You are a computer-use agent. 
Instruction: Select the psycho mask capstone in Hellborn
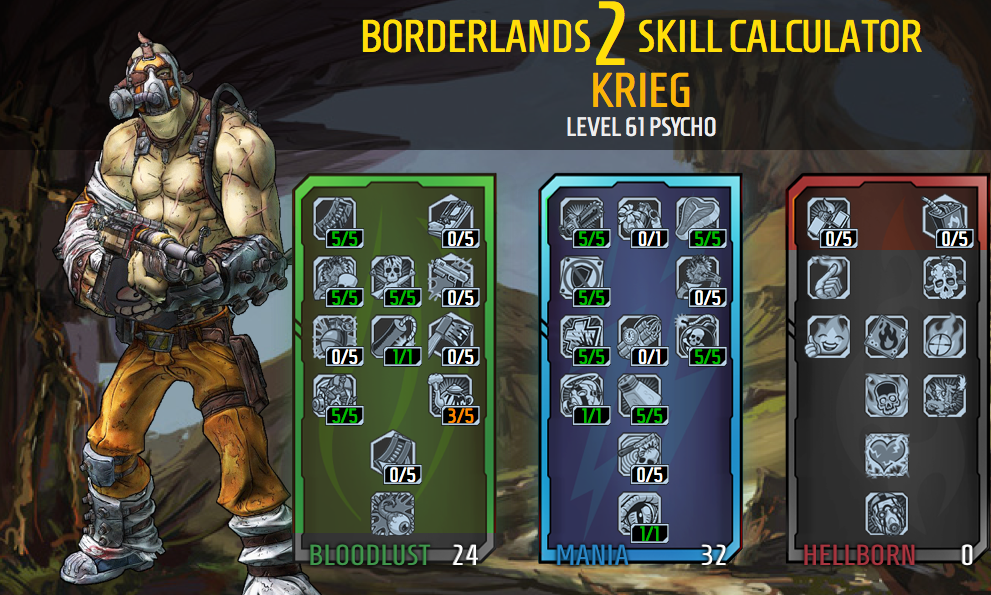pyautogui.click(x=886, y=512)
